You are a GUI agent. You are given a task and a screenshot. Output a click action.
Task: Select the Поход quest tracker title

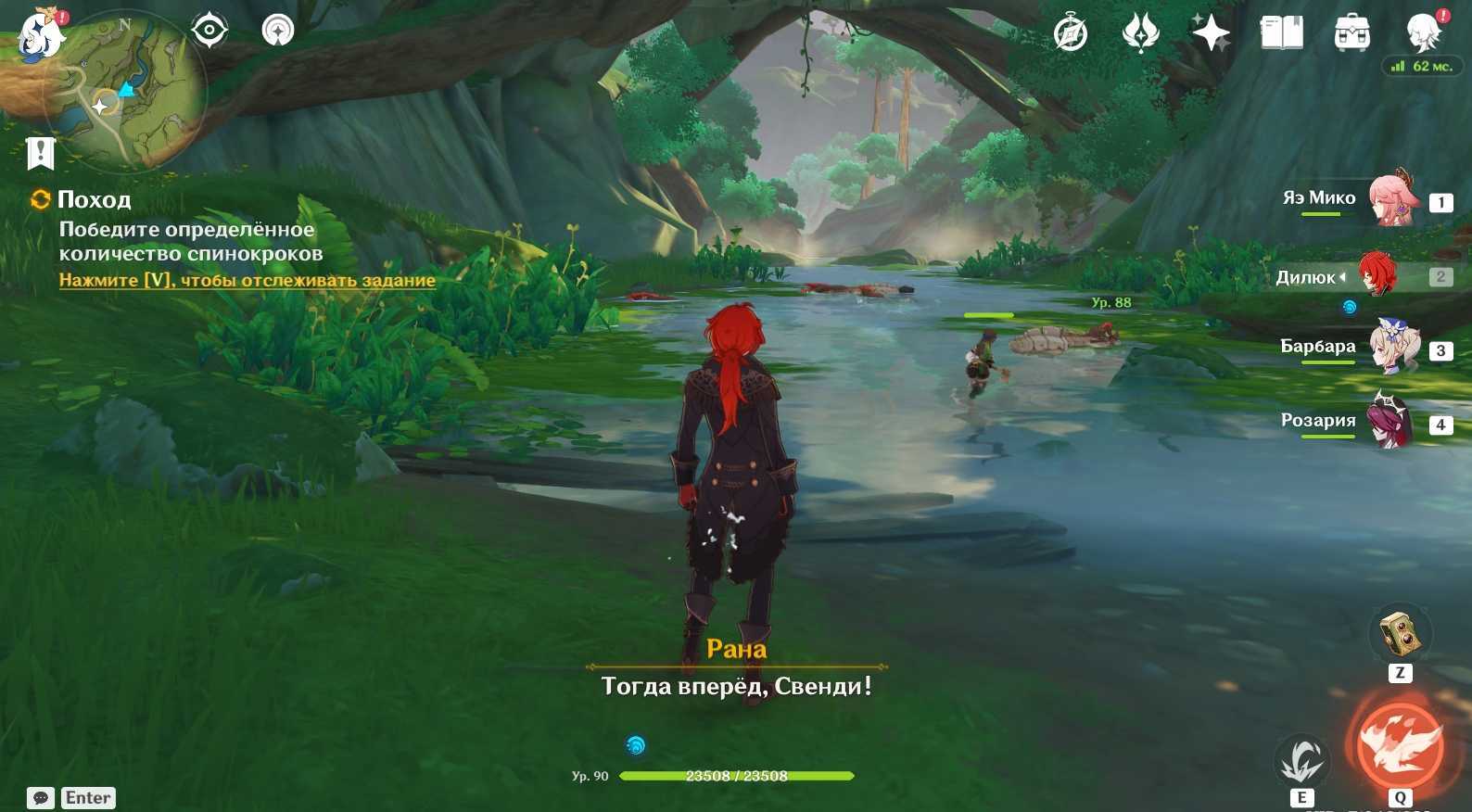pyautogui.click(x=94, y=199)
